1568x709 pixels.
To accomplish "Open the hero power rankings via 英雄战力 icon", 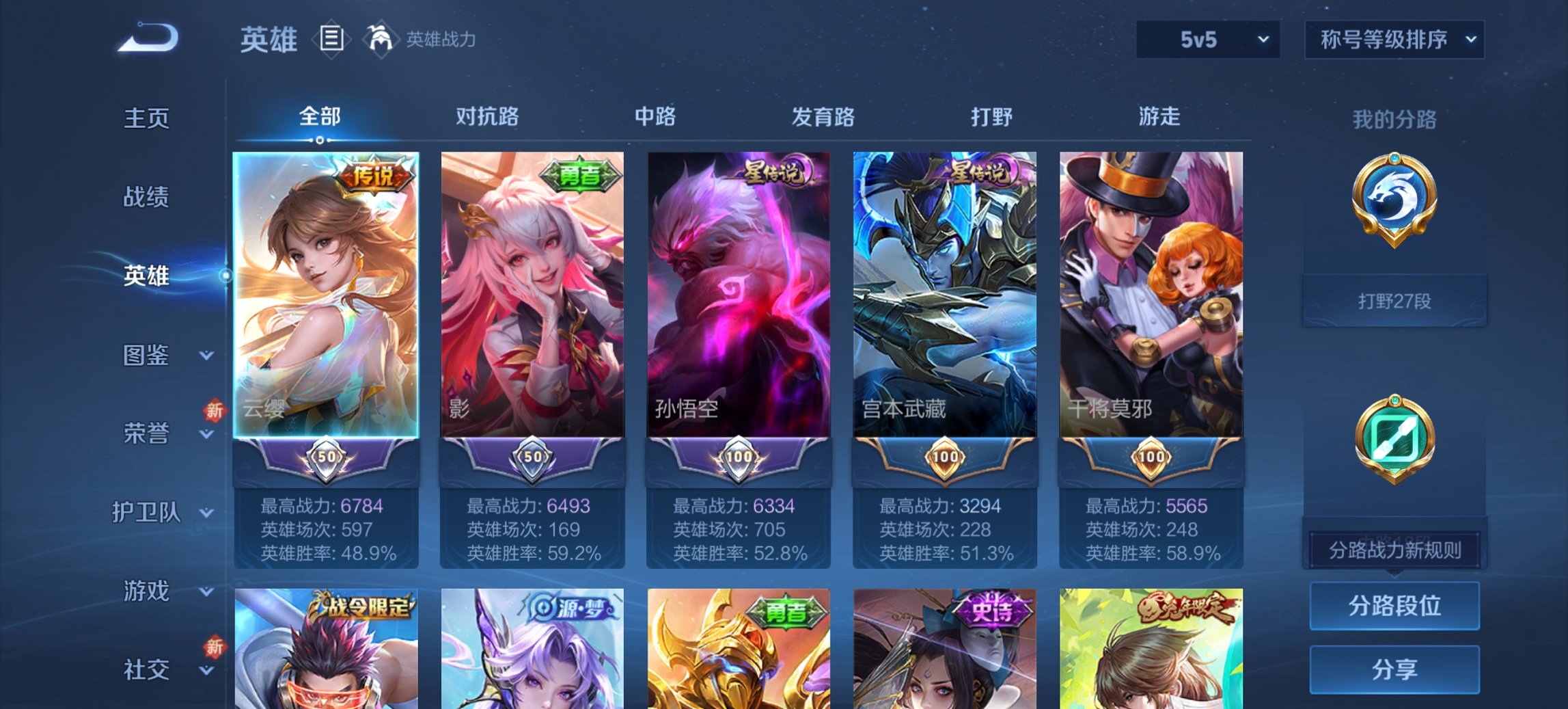I will click(x=381, y=40).
